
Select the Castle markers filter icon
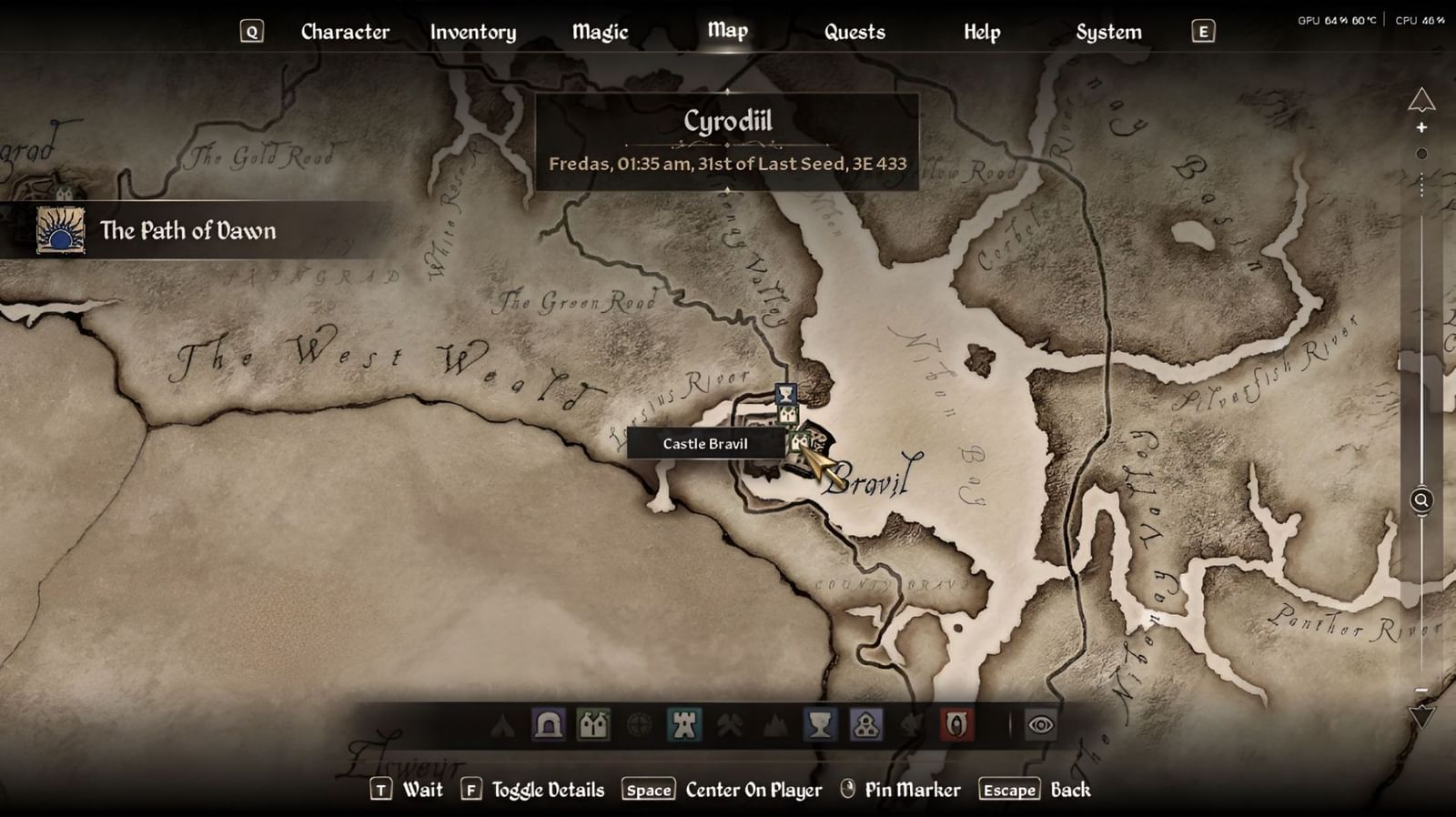click(x=684, y=725)
